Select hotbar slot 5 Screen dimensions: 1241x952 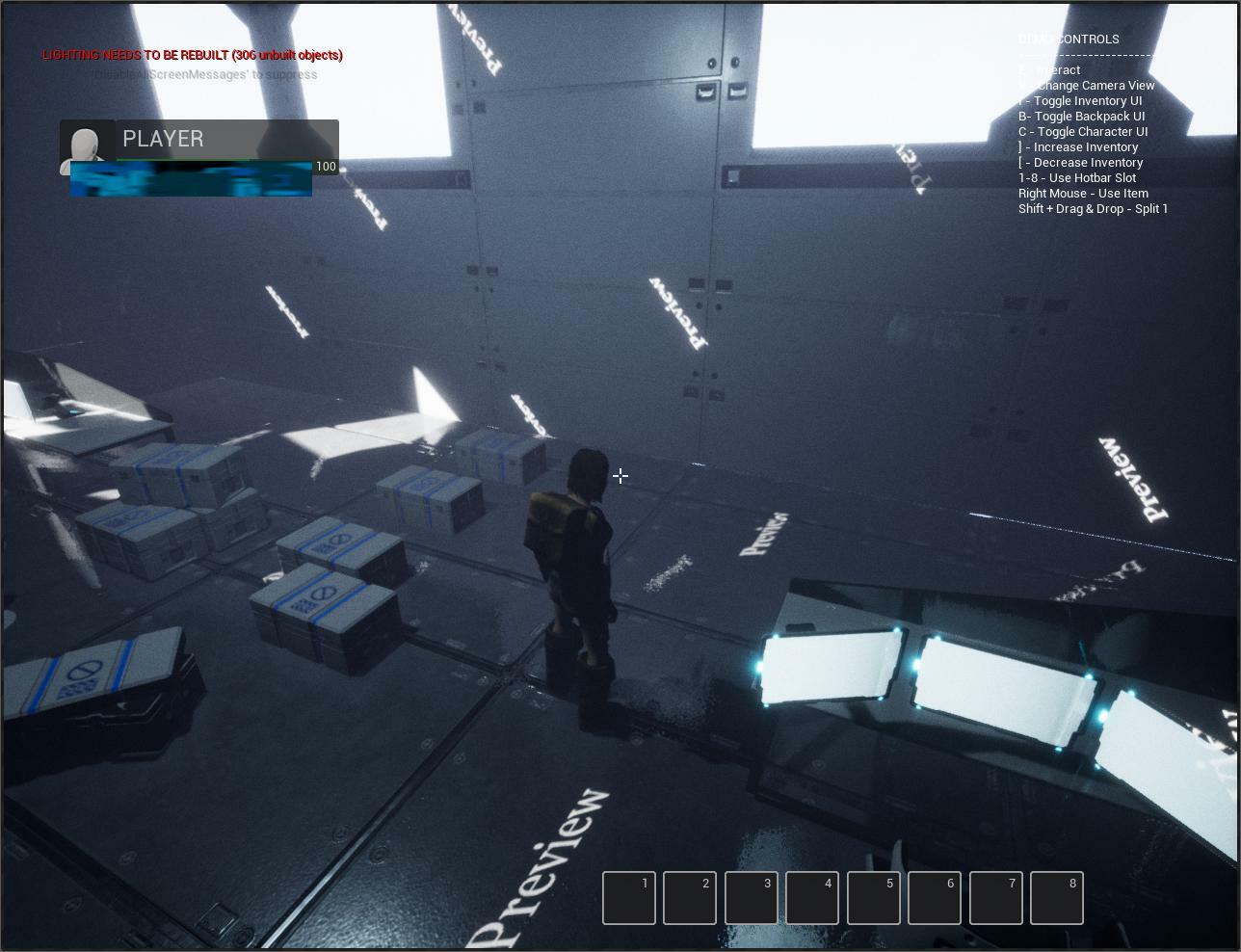(x=873, y=897)
